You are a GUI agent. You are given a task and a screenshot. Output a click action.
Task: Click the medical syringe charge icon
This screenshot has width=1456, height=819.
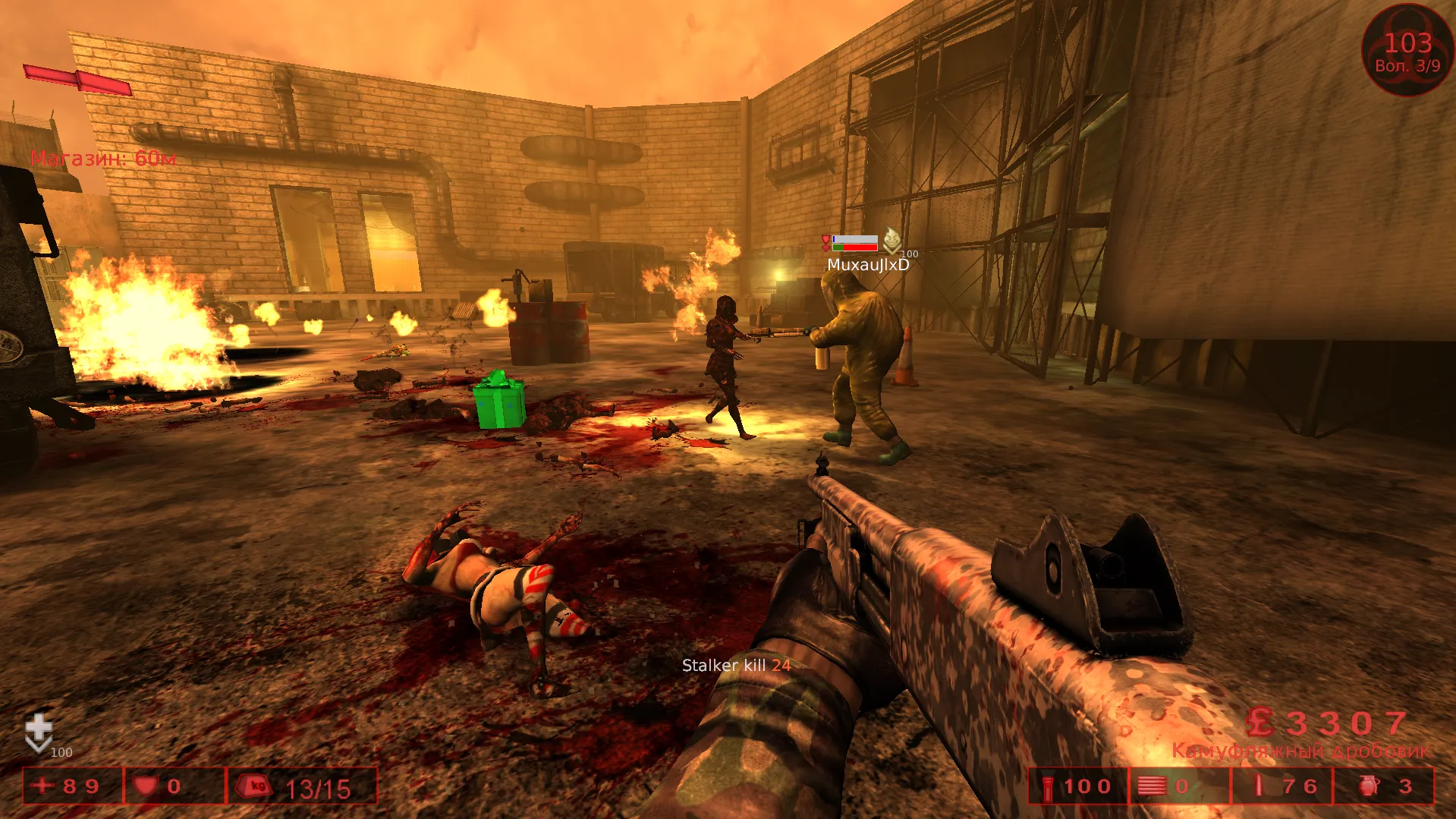[x=1259, y=786]
